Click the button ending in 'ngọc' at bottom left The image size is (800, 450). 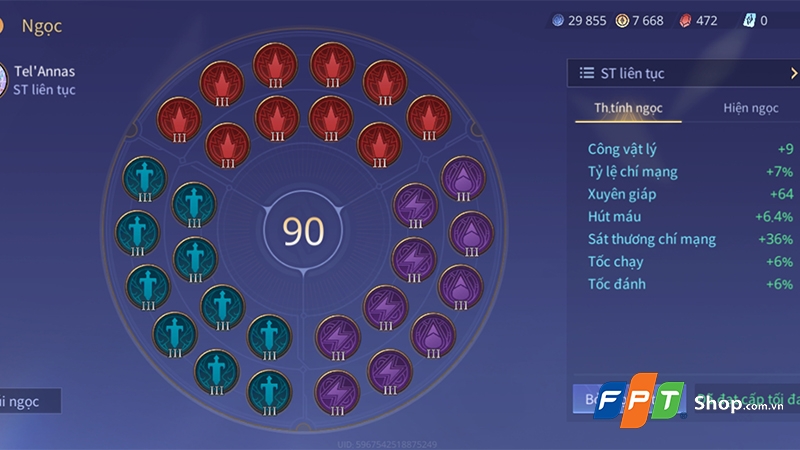(30, 401)
